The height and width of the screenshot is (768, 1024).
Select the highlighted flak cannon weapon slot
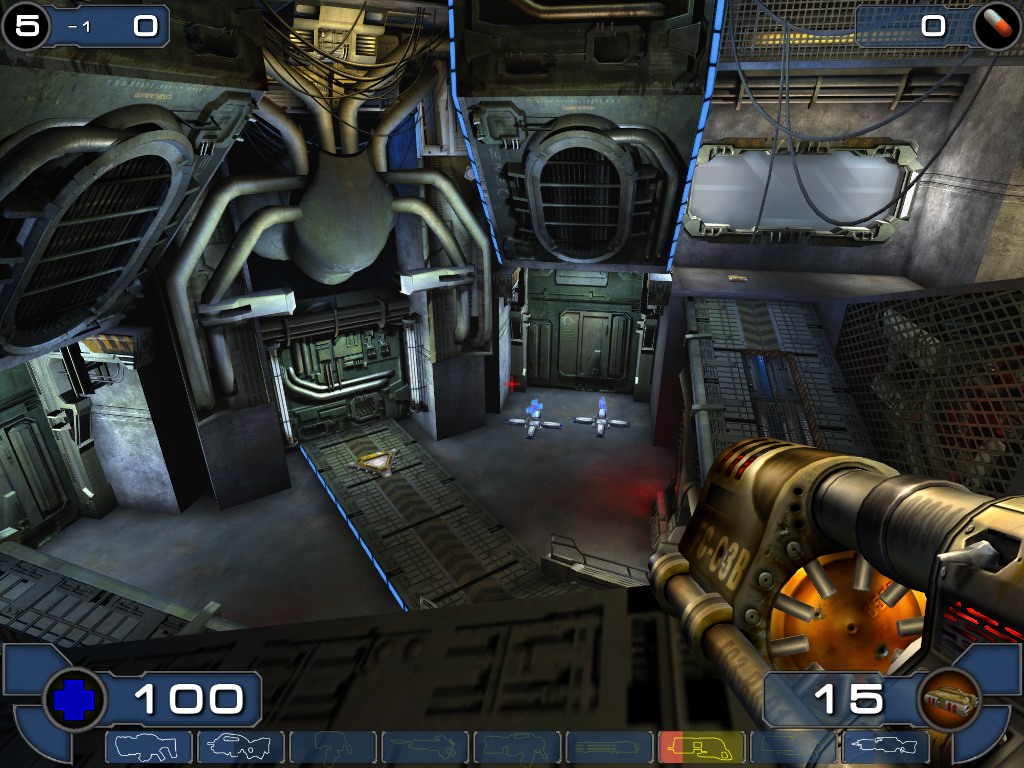702,747
